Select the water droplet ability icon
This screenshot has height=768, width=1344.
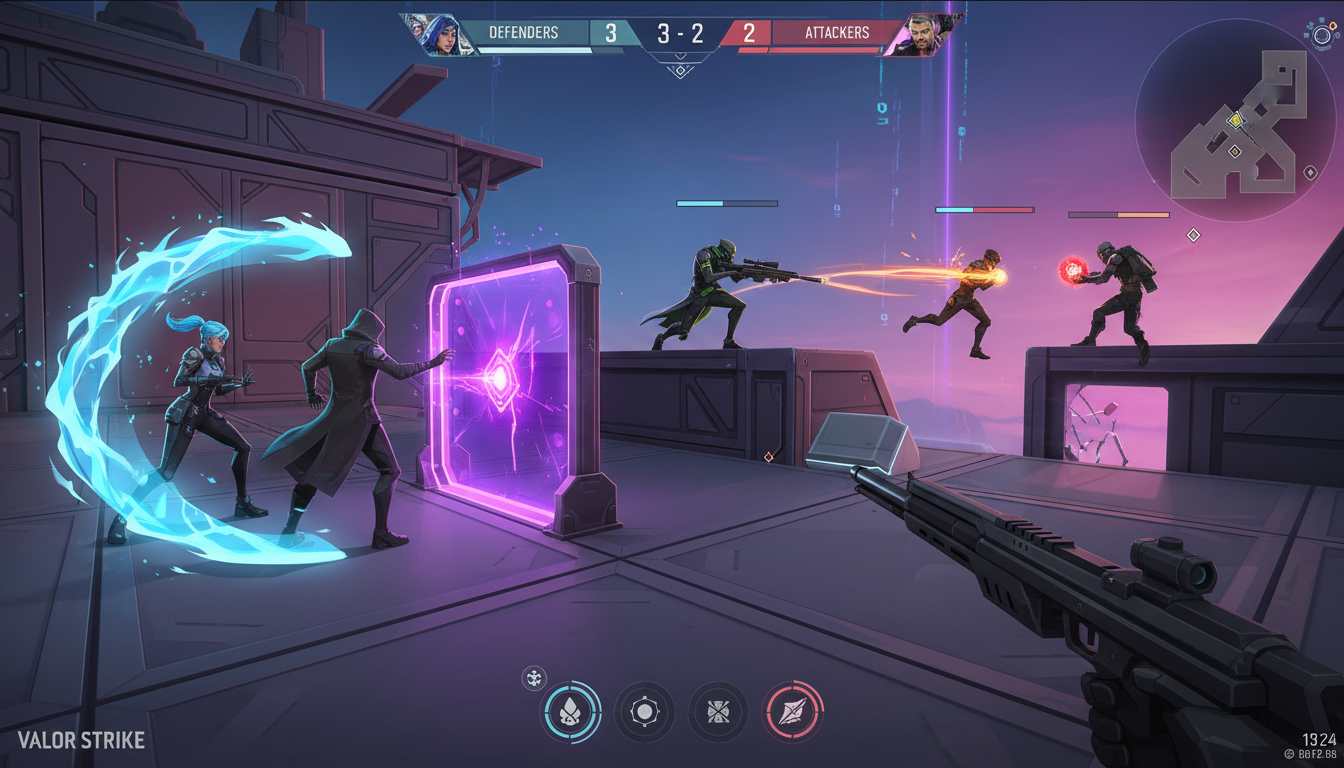[x=570, y=712]
